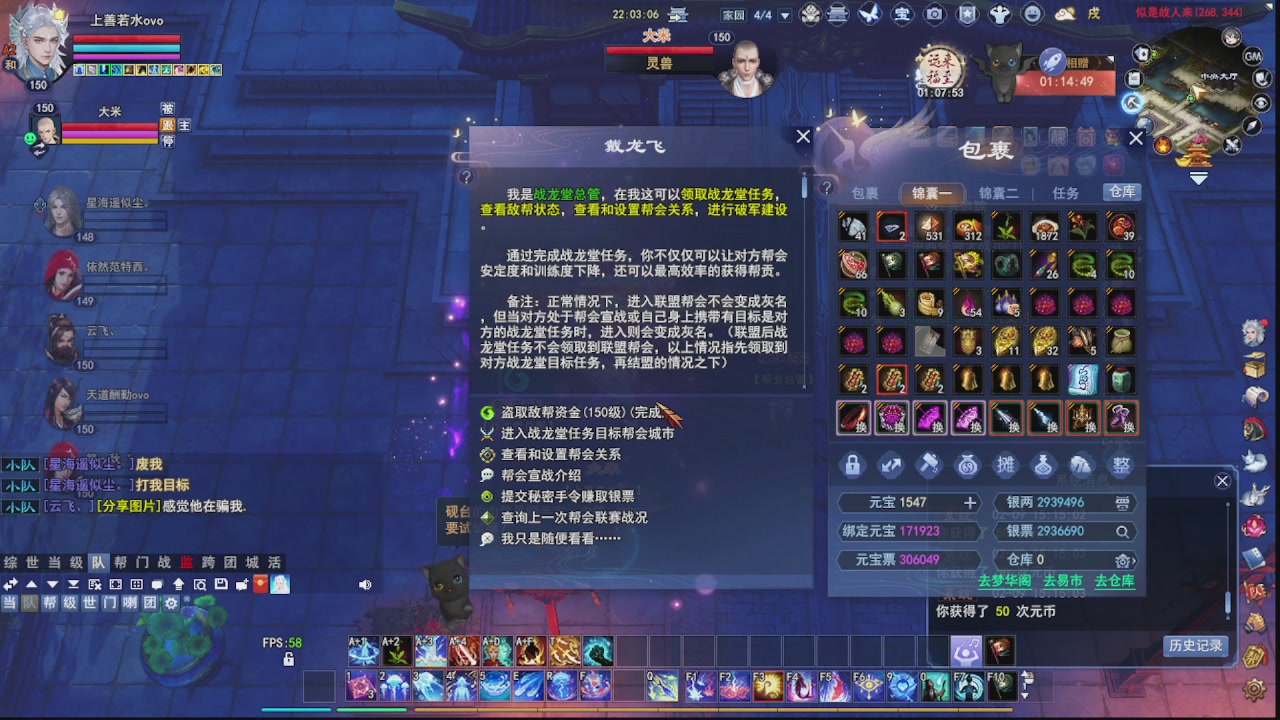Expand the 仓库 warehouse gear expander
Screen dimensions: 1280x720
click(1121, 561)
